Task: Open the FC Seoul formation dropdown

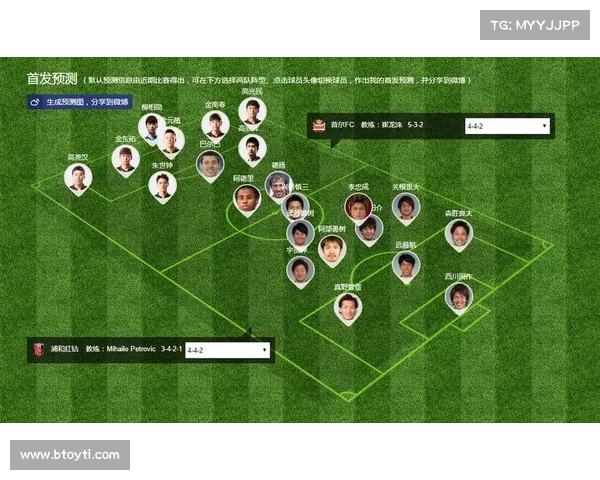Action: (x=507, y=126)
